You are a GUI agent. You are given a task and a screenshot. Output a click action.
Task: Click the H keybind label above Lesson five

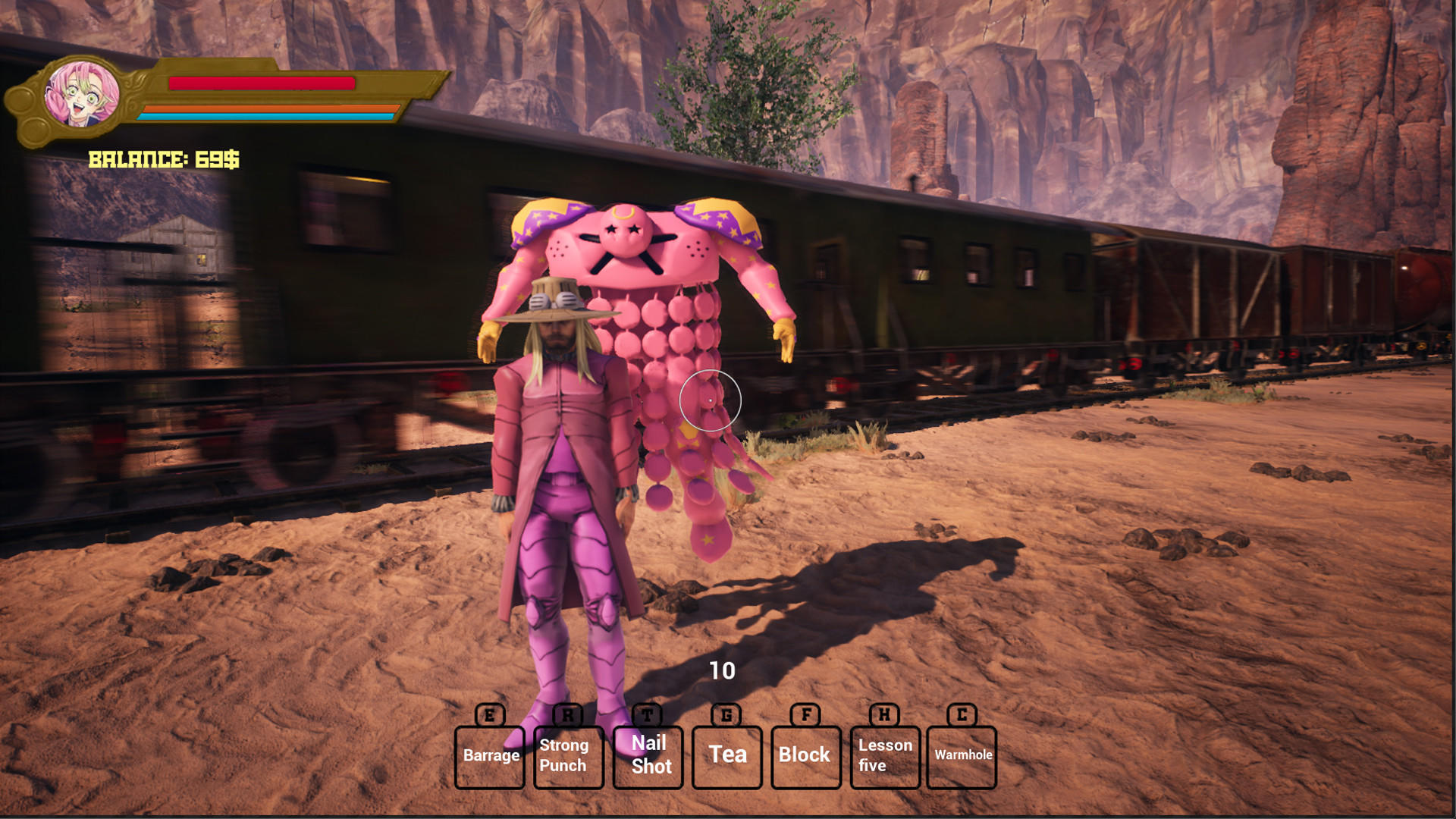coord(884,714)
